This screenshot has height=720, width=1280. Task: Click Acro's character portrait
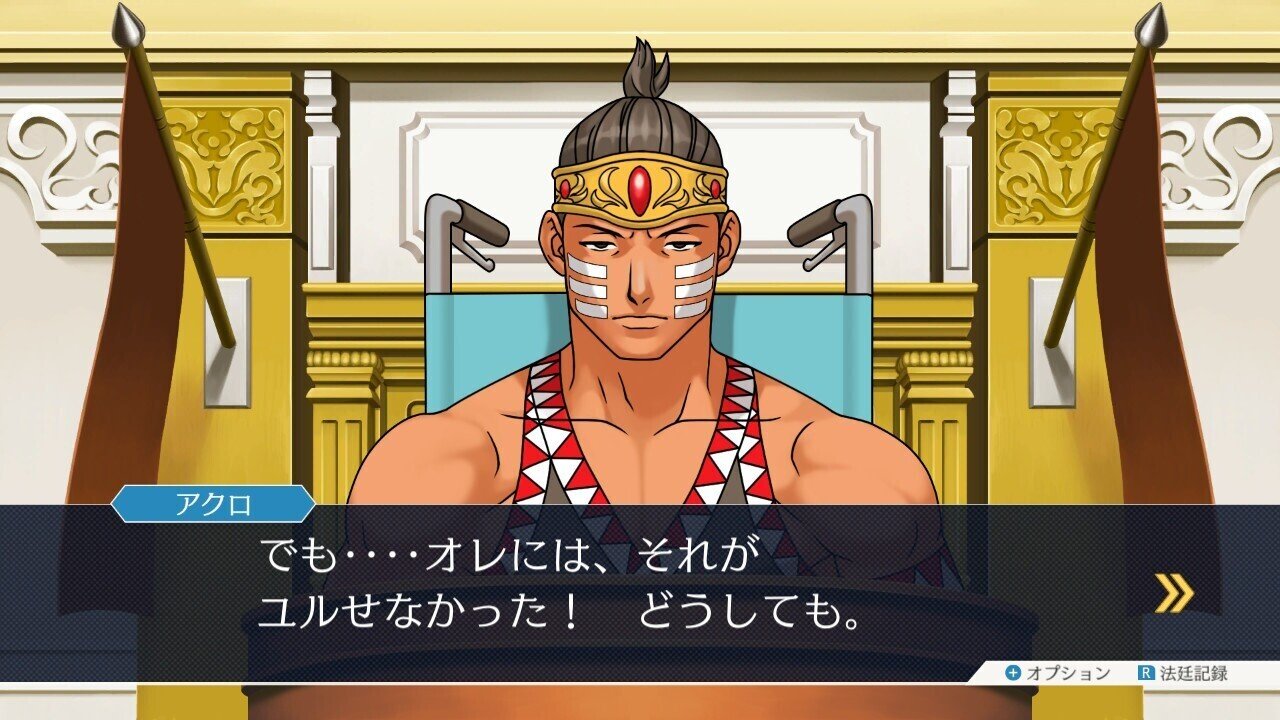(x=640, y=300)
